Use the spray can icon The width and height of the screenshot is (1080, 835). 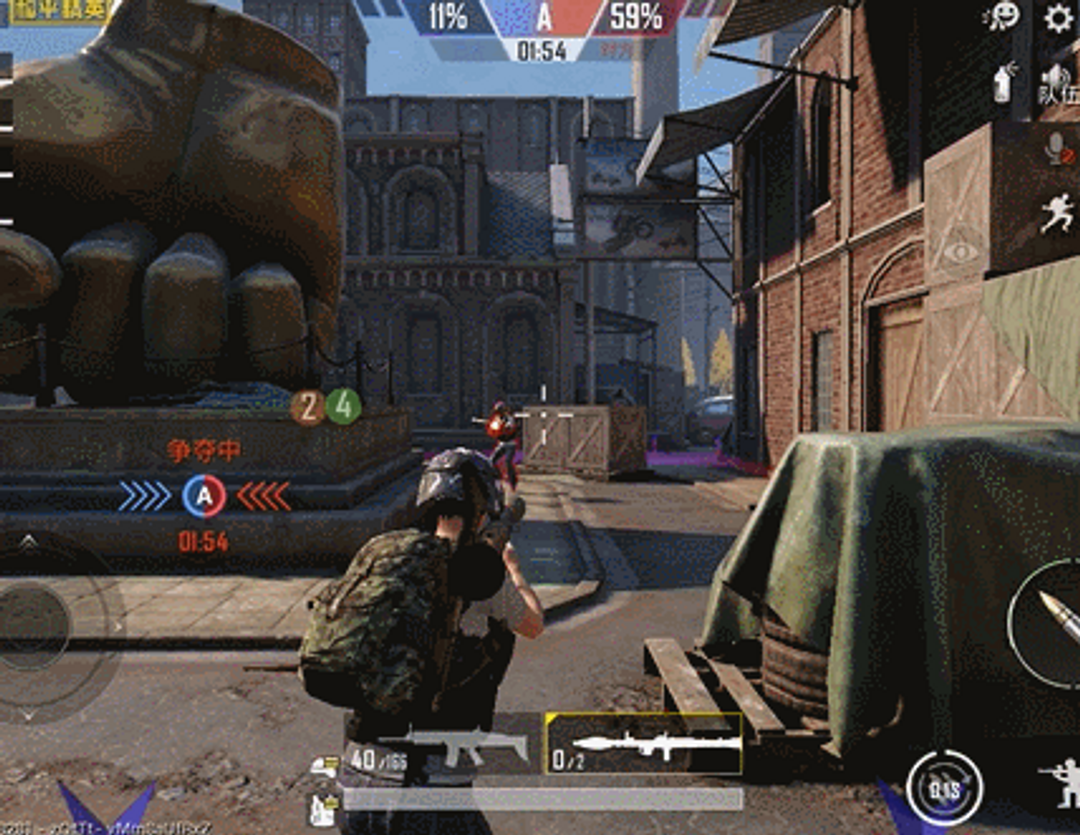tap(1003, 82)
